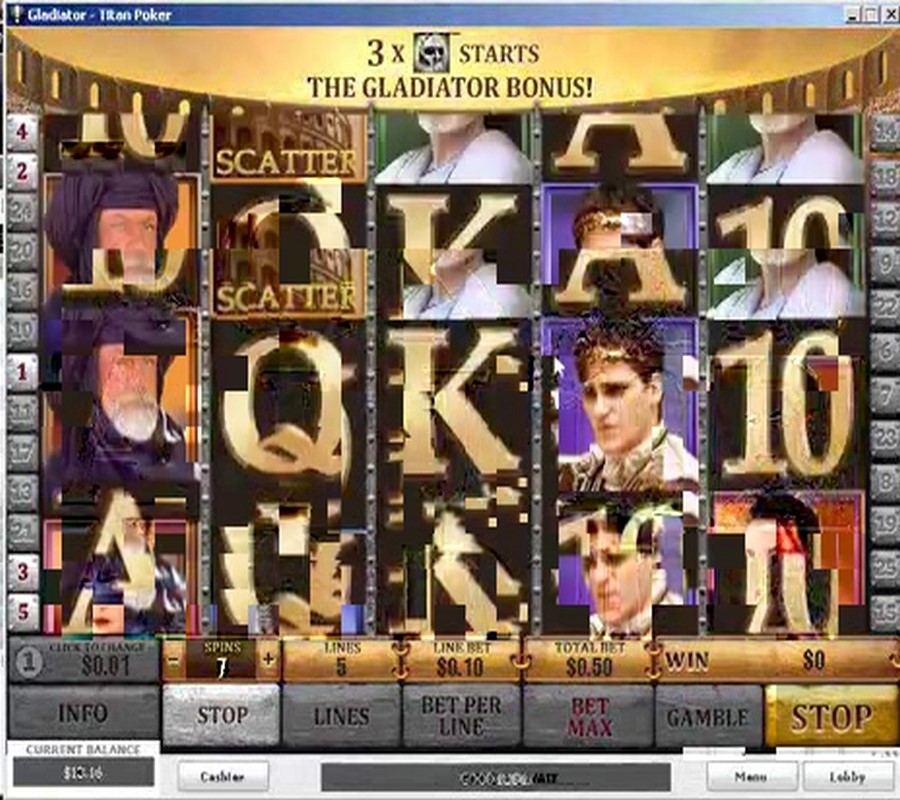Open the INFO paytable button
Viewport: 900px width, 800px height.
click(x=83, y=715)
